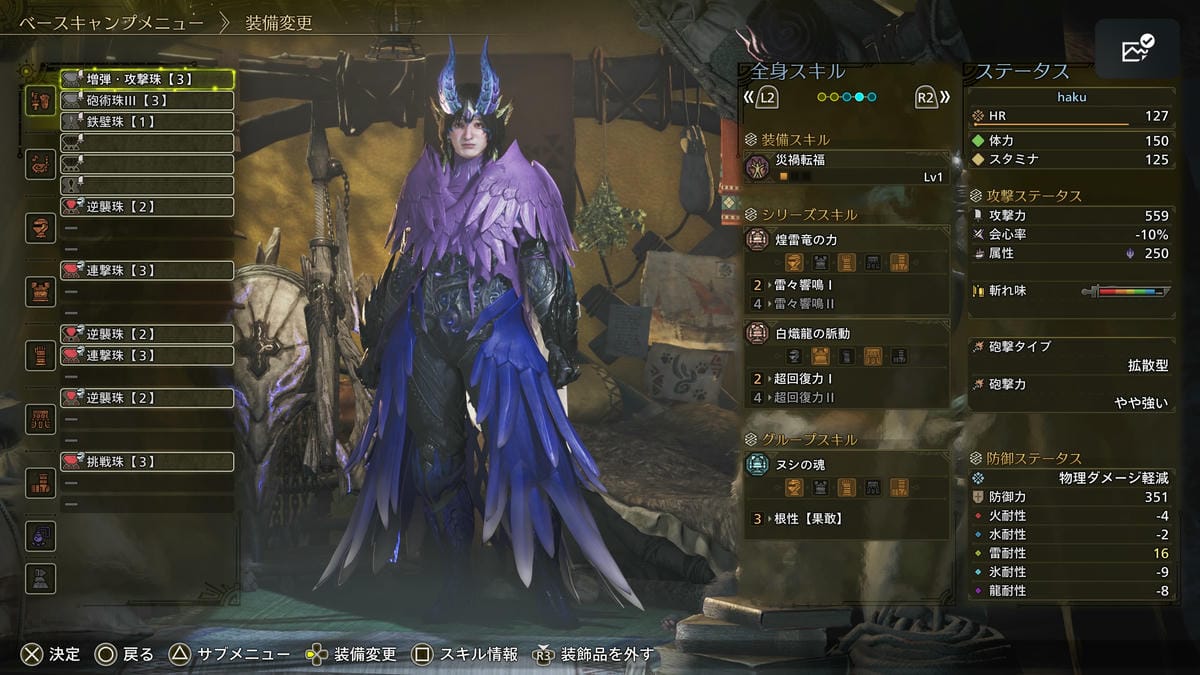The width and height of the screenshot is (1200, 675).
Task: Open the purple charm equipment icon
Action: (41, 536)
